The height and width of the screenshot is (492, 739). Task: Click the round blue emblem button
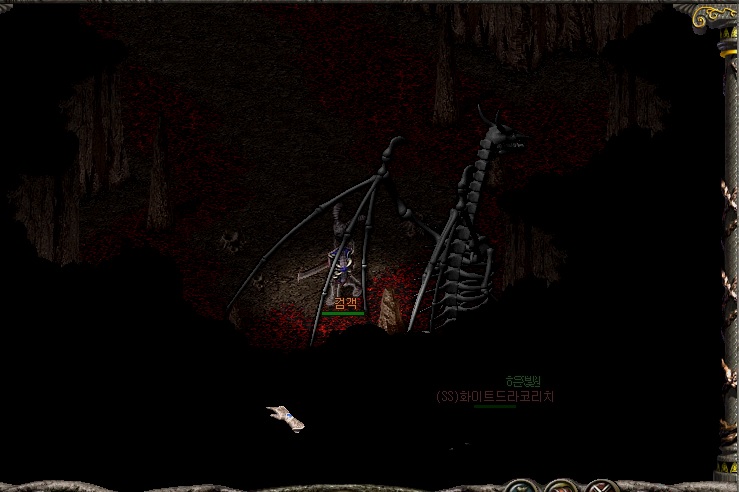coord(519,488)
